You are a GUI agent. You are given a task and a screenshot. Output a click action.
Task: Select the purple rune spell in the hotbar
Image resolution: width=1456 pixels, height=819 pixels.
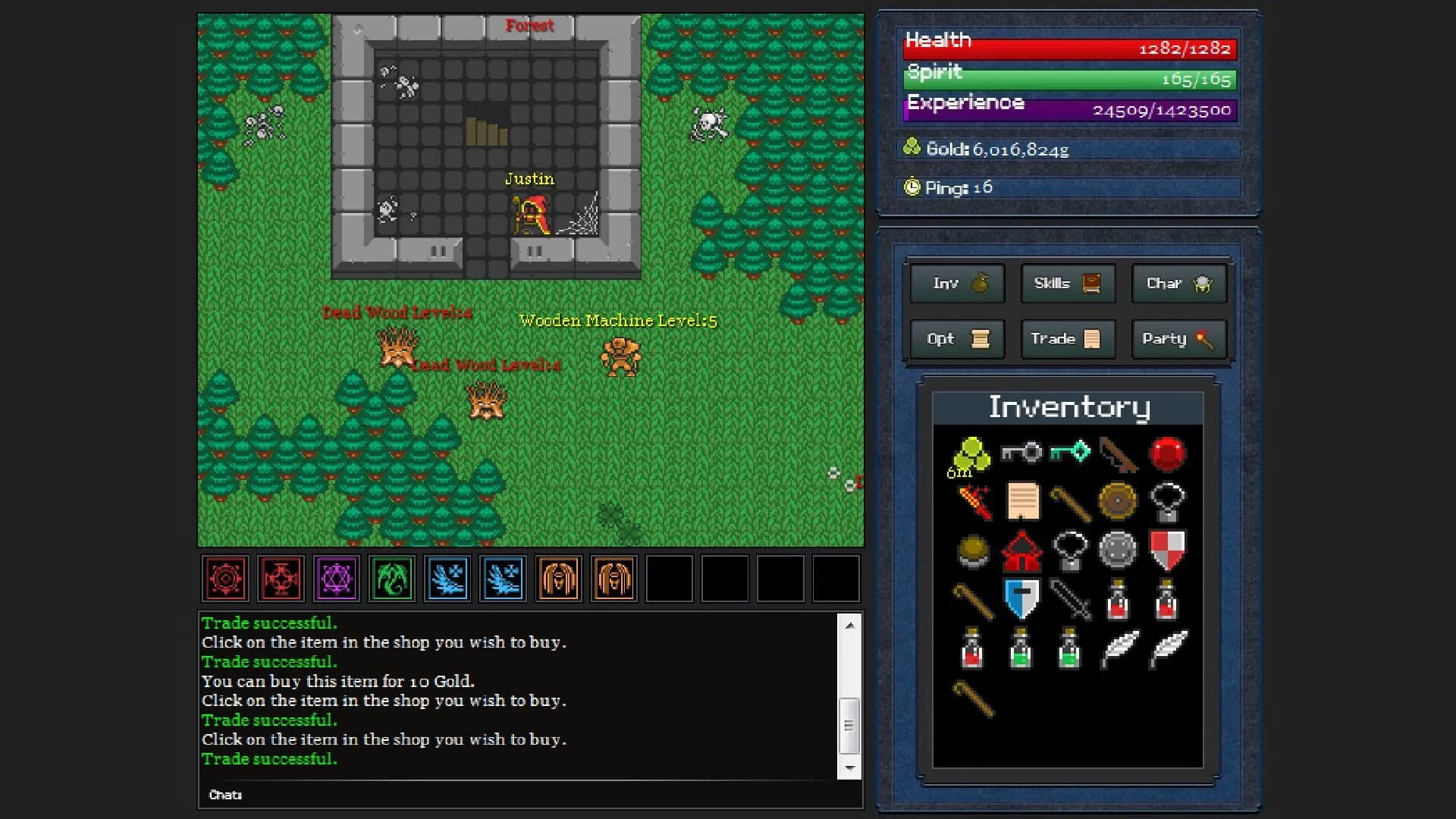point(337,578)
